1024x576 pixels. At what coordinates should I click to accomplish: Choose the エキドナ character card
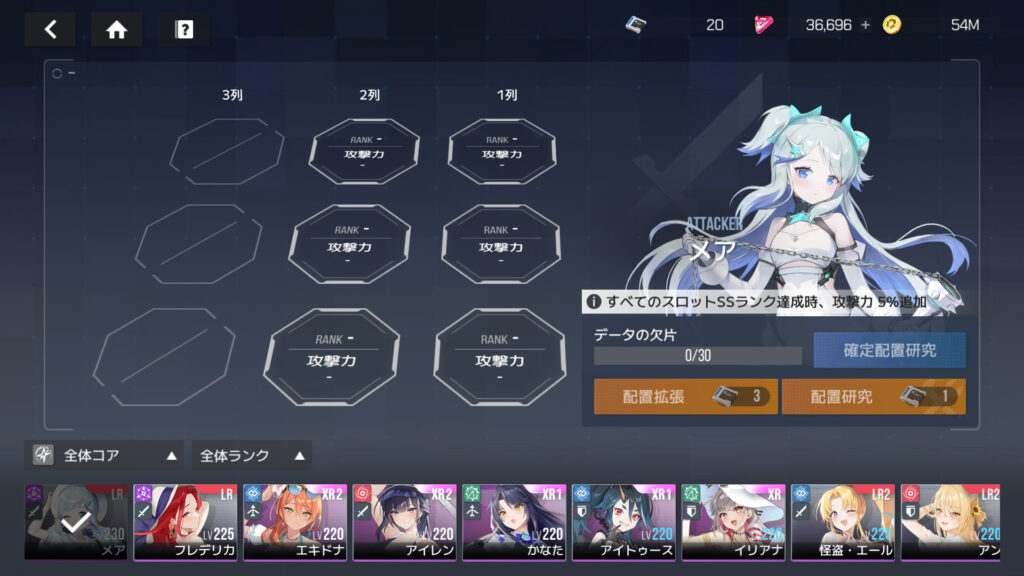[295, 522]
